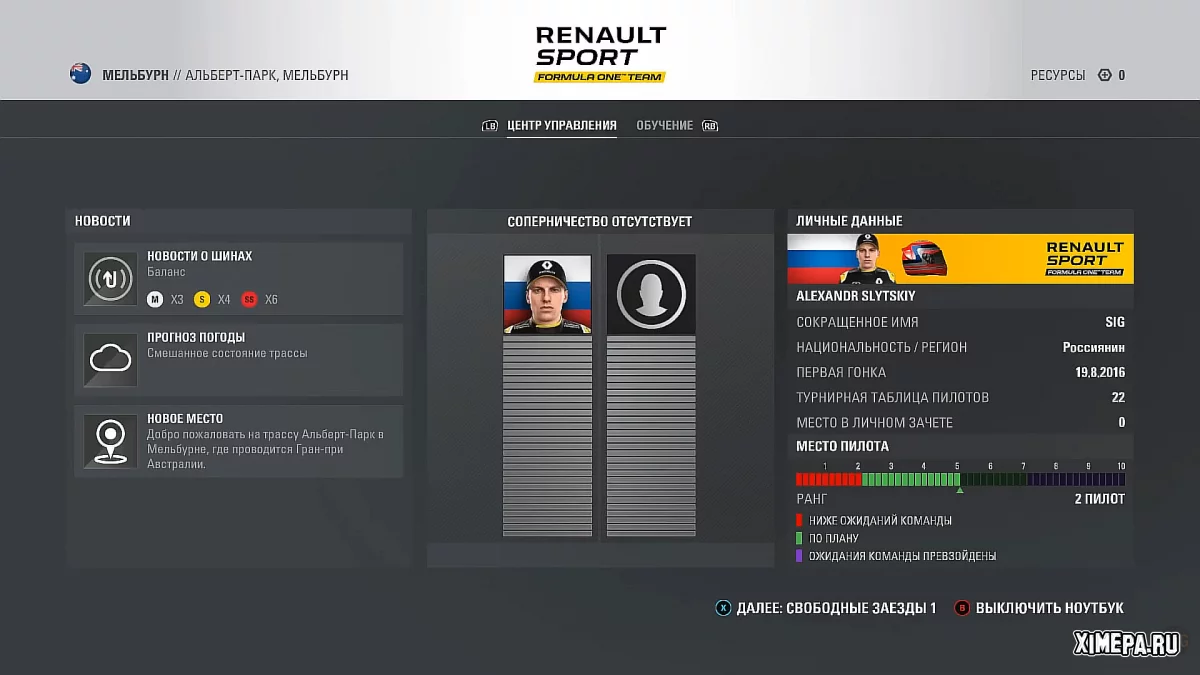
Task: Select the Новое место news entry
Action: pos(238,441)
